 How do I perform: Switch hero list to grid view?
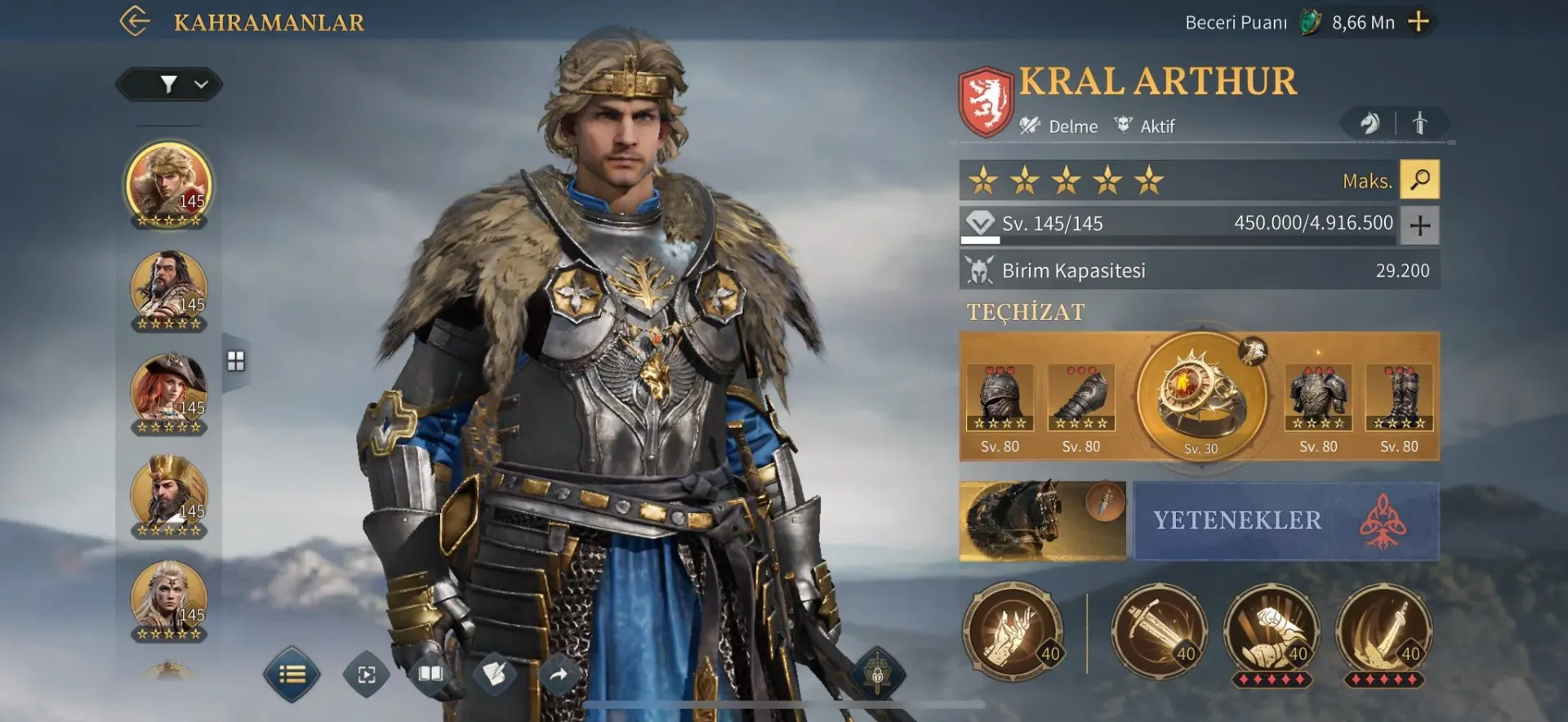[236, 361]
